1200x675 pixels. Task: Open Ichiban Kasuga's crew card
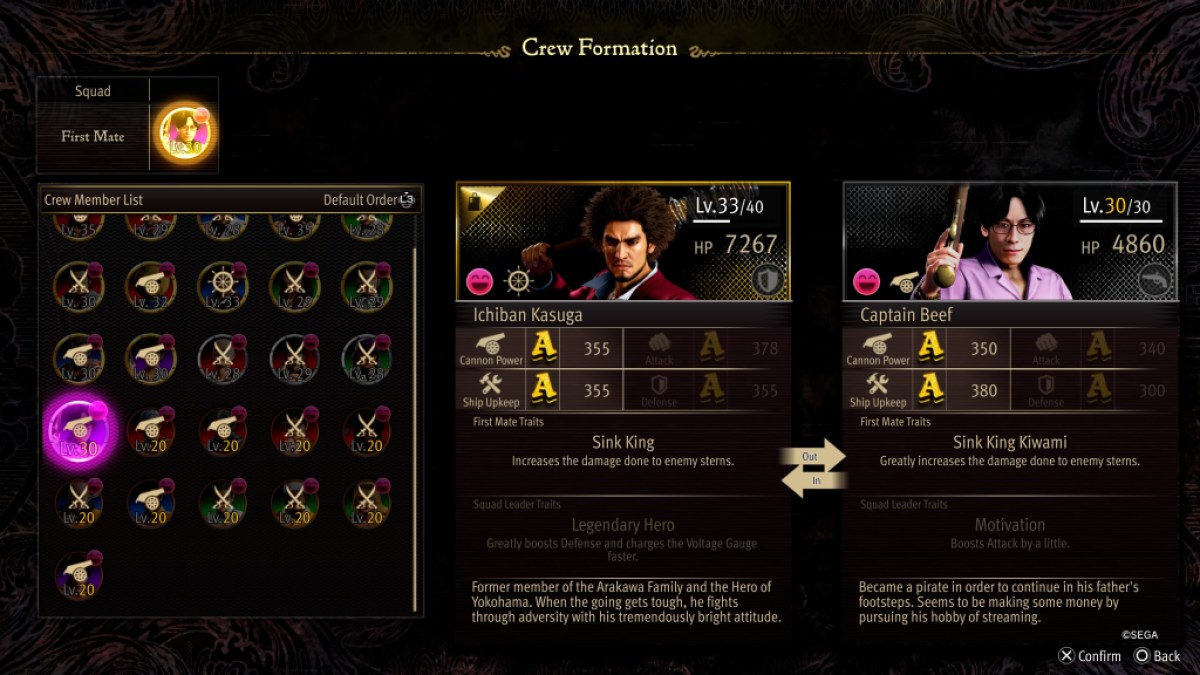[623, 242]
